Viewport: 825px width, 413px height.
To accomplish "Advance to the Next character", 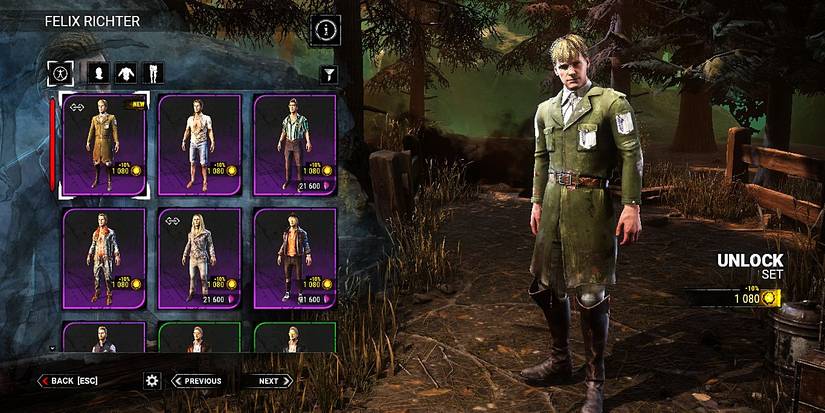I will click(x=267, y=381).
